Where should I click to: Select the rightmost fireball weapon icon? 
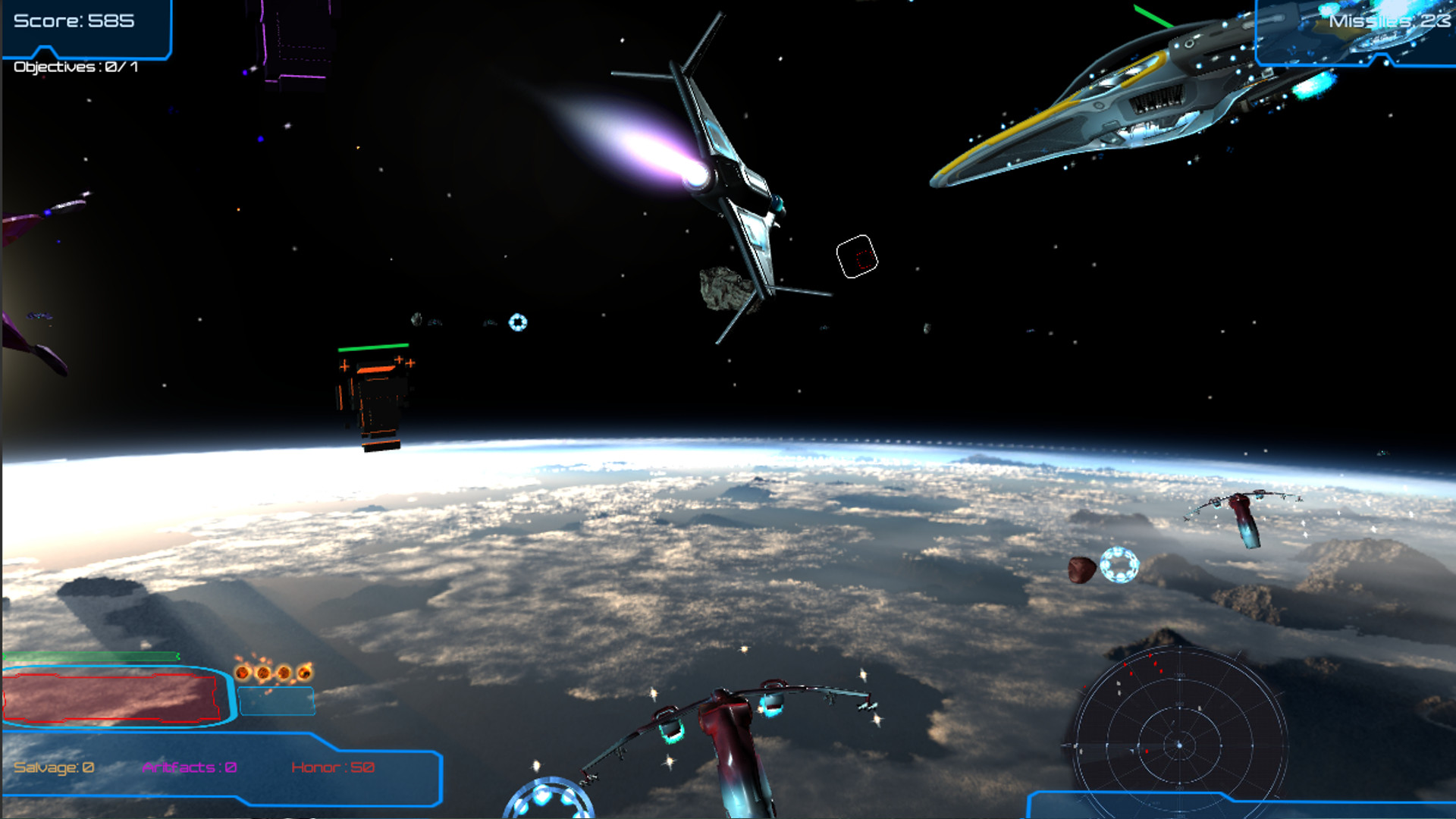(x=305, y=673)
